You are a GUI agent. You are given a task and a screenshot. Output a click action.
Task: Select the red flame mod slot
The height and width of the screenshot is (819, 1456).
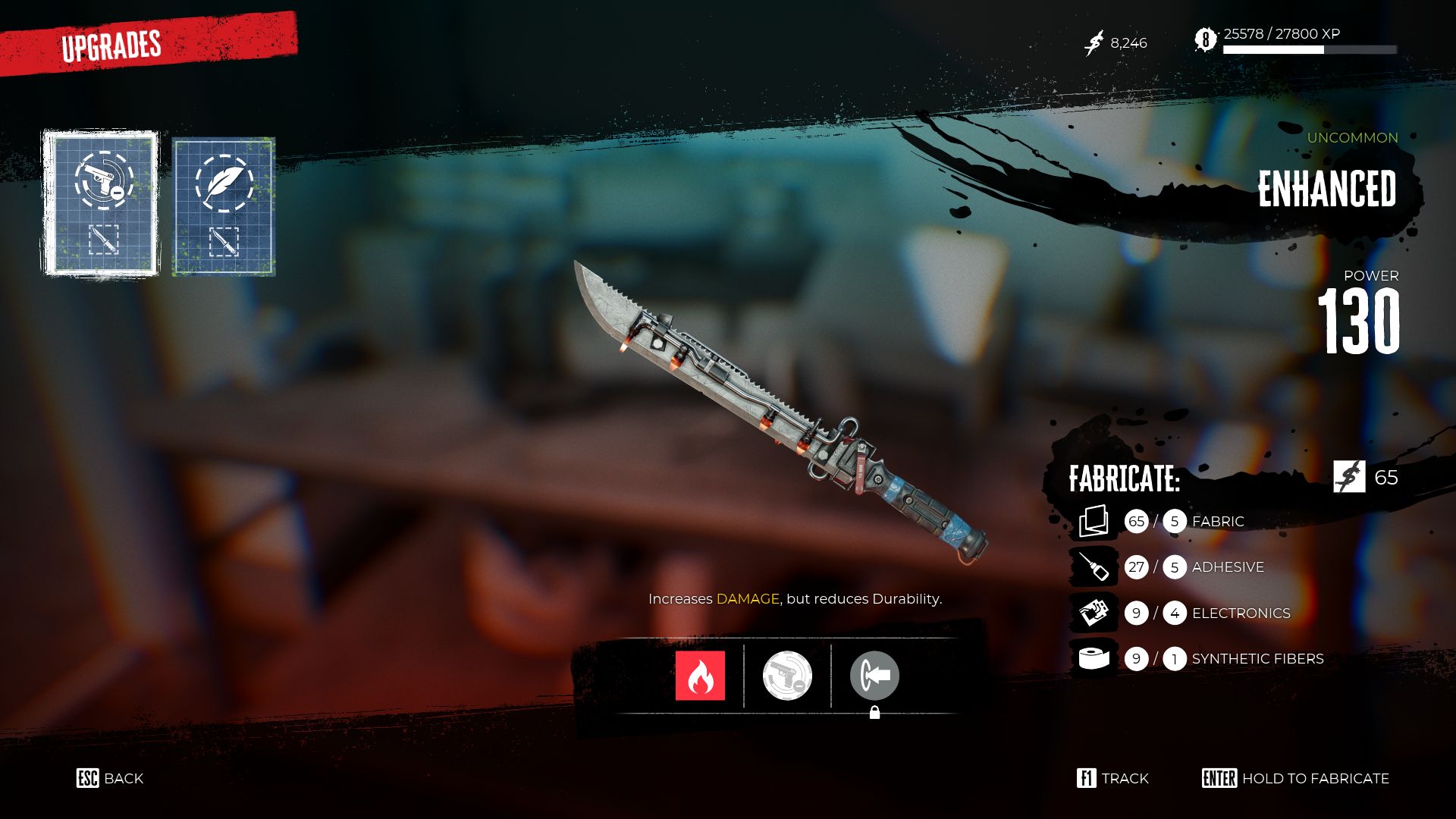pos(700,676)
